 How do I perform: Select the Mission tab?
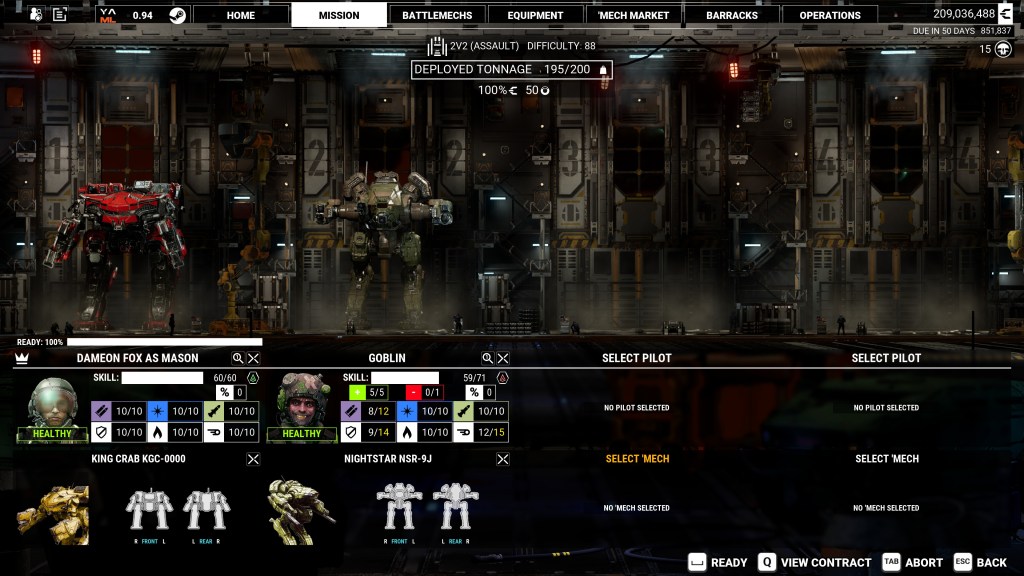click(339, 15)
